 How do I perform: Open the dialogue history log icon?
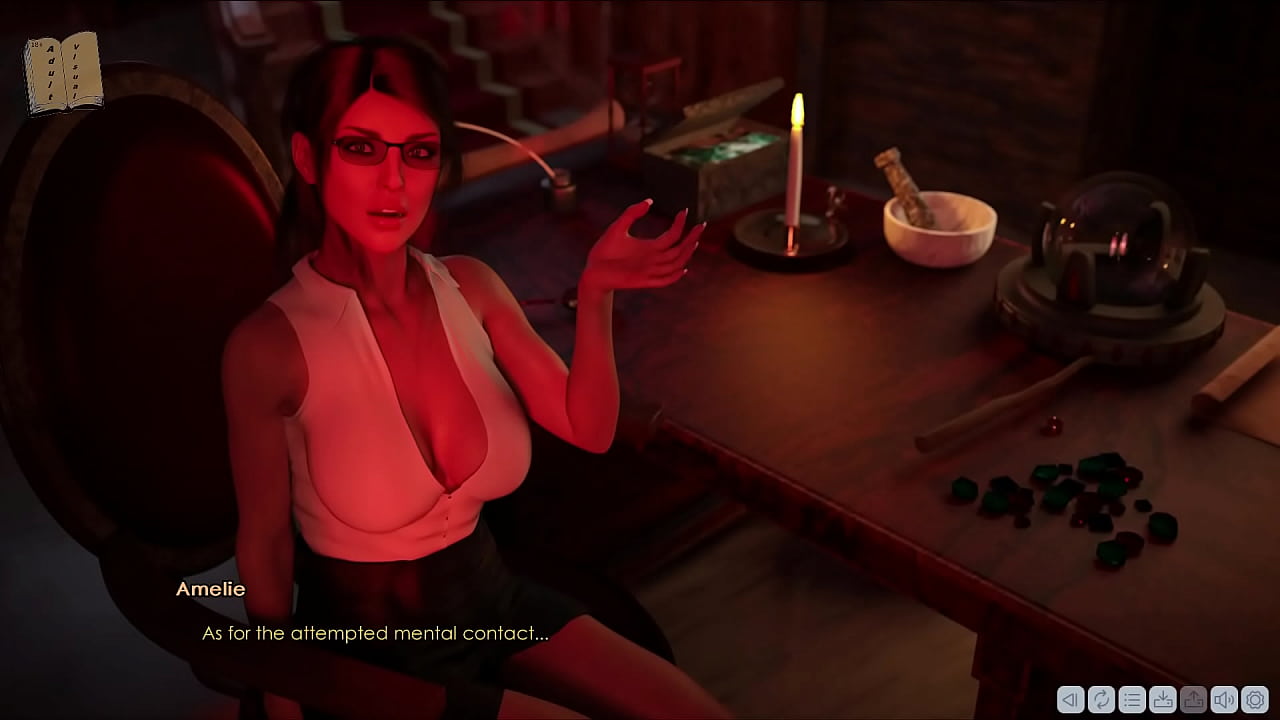click(x=1132, y=700)
